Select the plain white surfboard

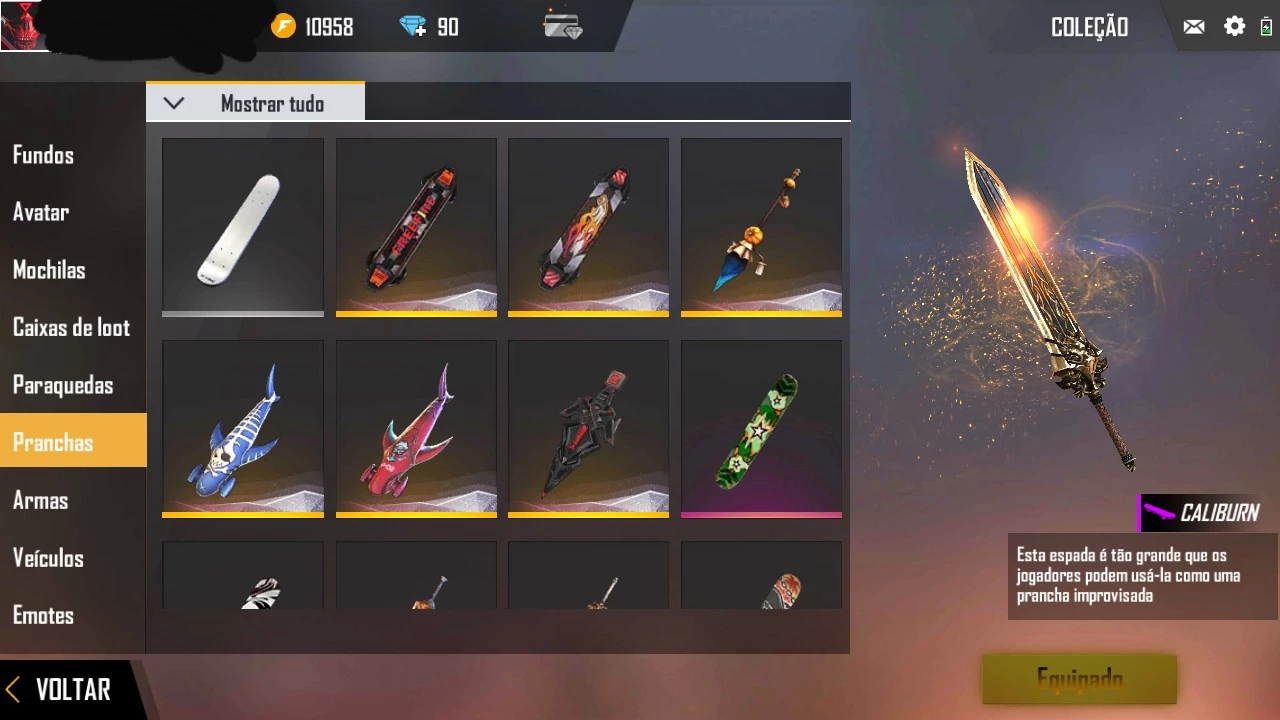pos(243,227)
